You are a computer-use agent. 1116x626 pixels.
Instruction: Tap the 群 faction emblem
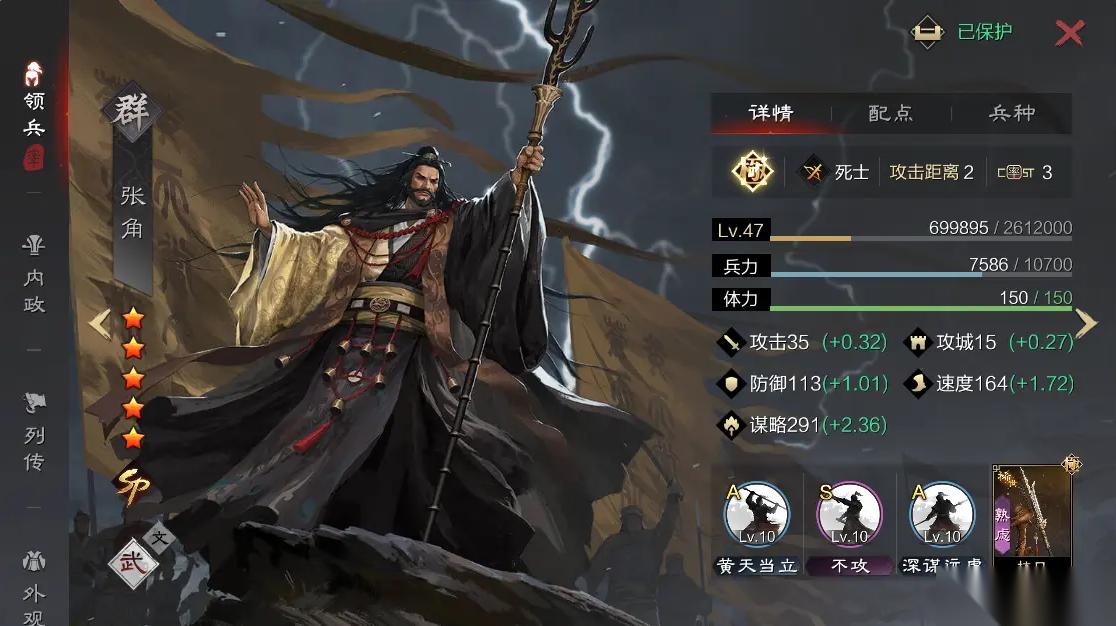(x=132, y=109)
